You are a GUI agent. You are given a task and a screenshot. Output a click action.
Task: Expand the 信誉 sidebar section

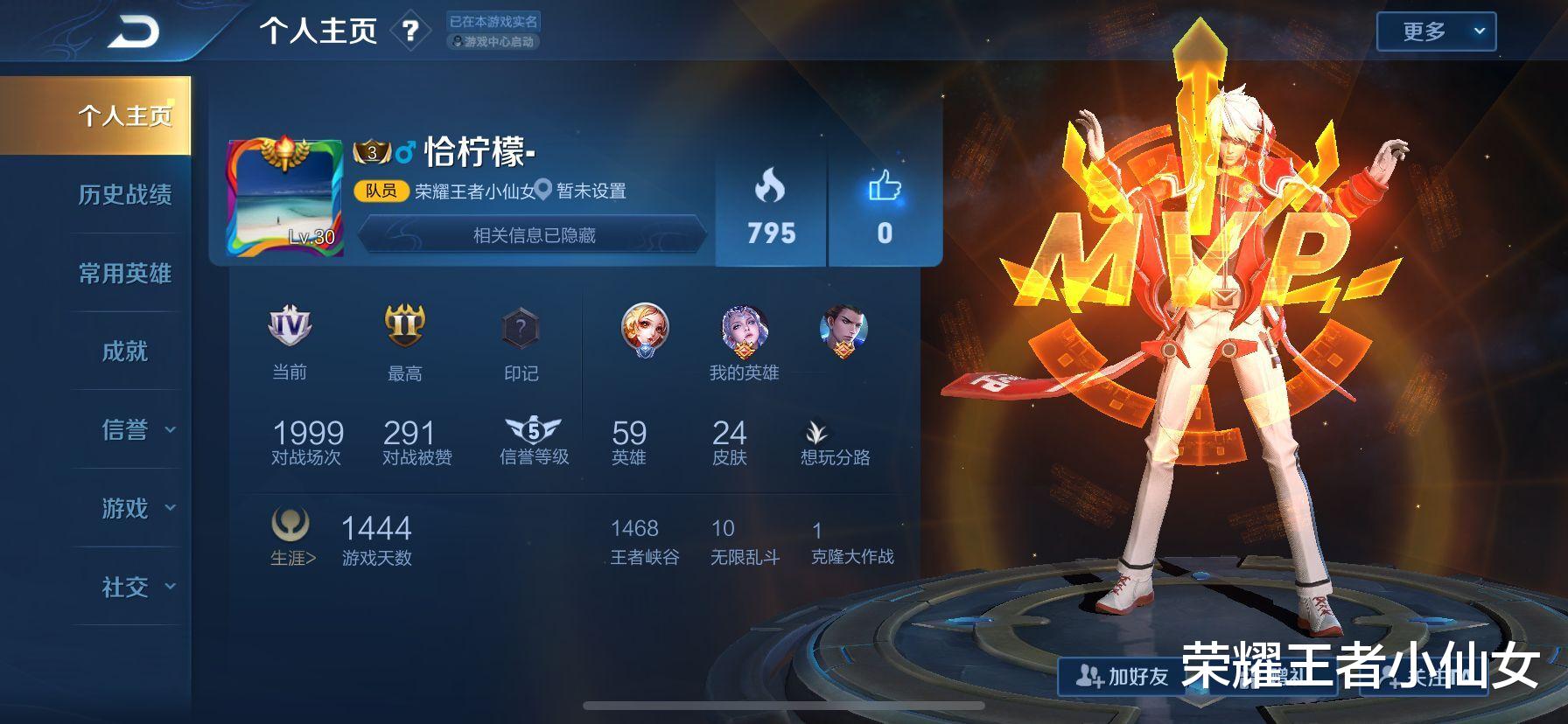126,428
